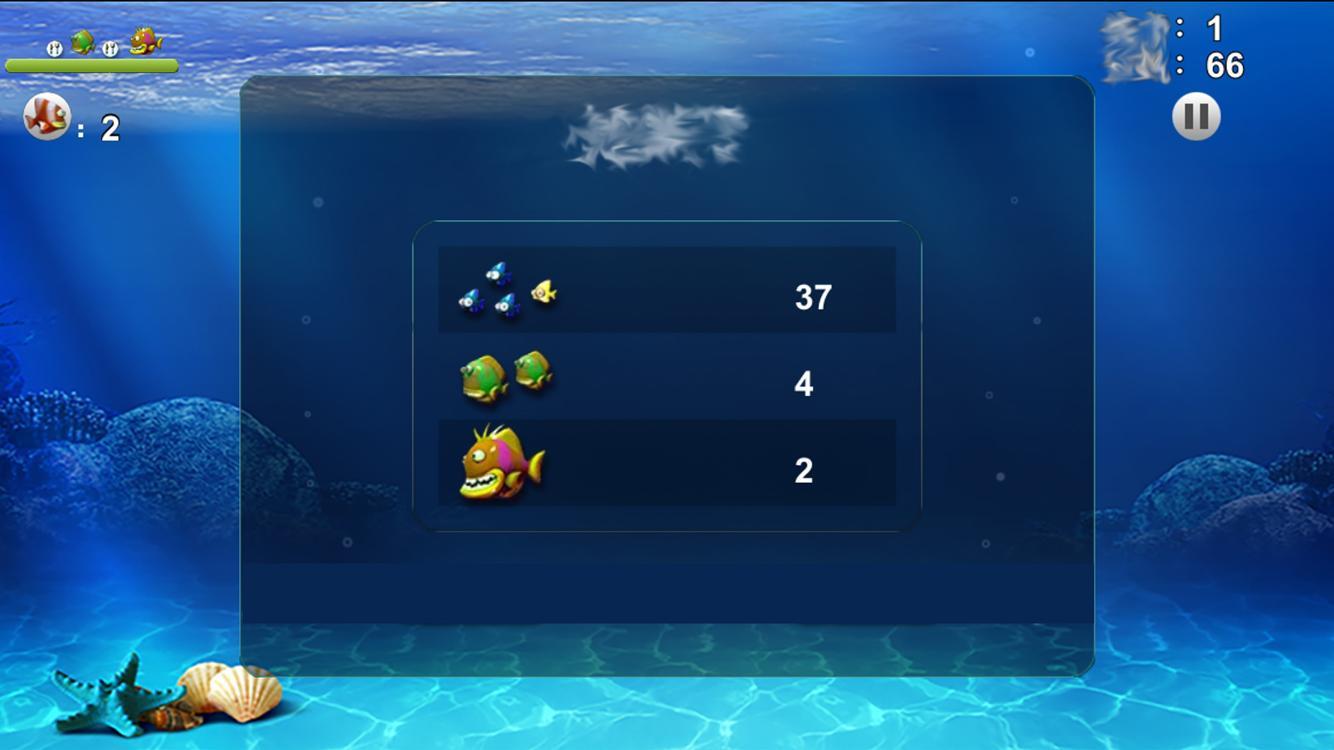
Task: Click the big piranha milestone icon above the bar
Action: click(x=145, y=40)
